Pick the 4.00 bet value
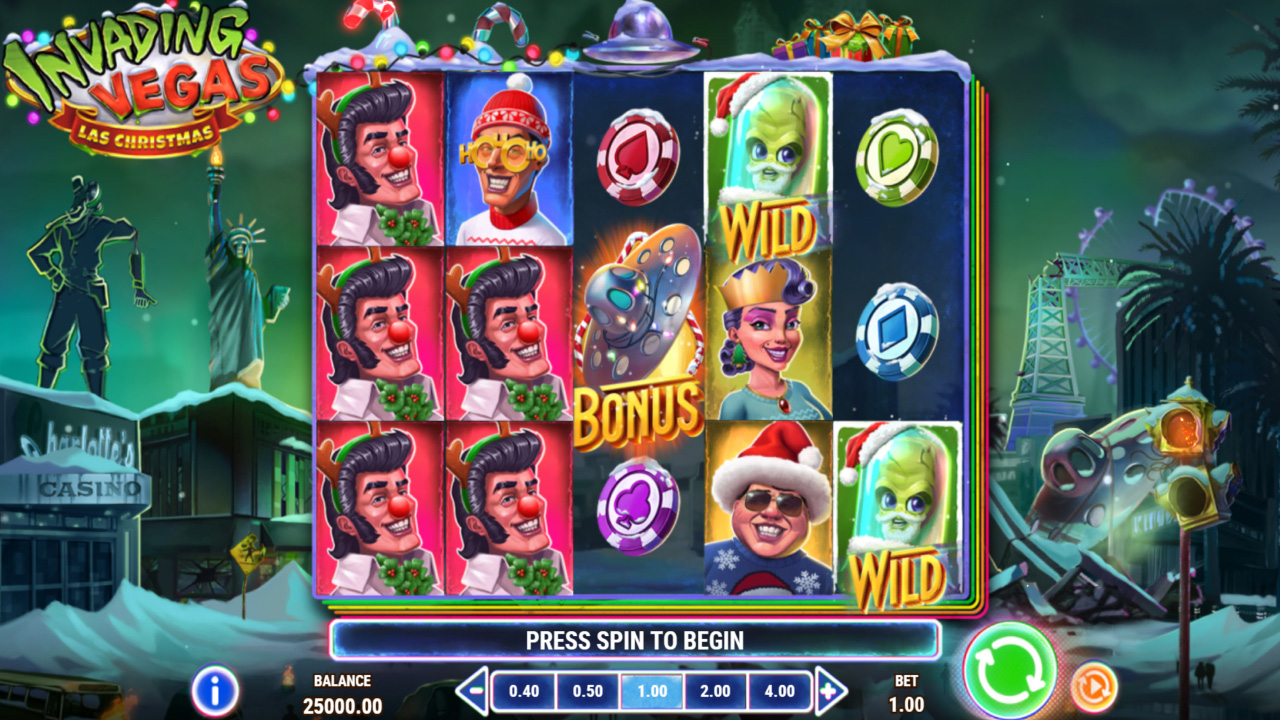This screenshot has height=720, width=1280. tap(779, 691)
